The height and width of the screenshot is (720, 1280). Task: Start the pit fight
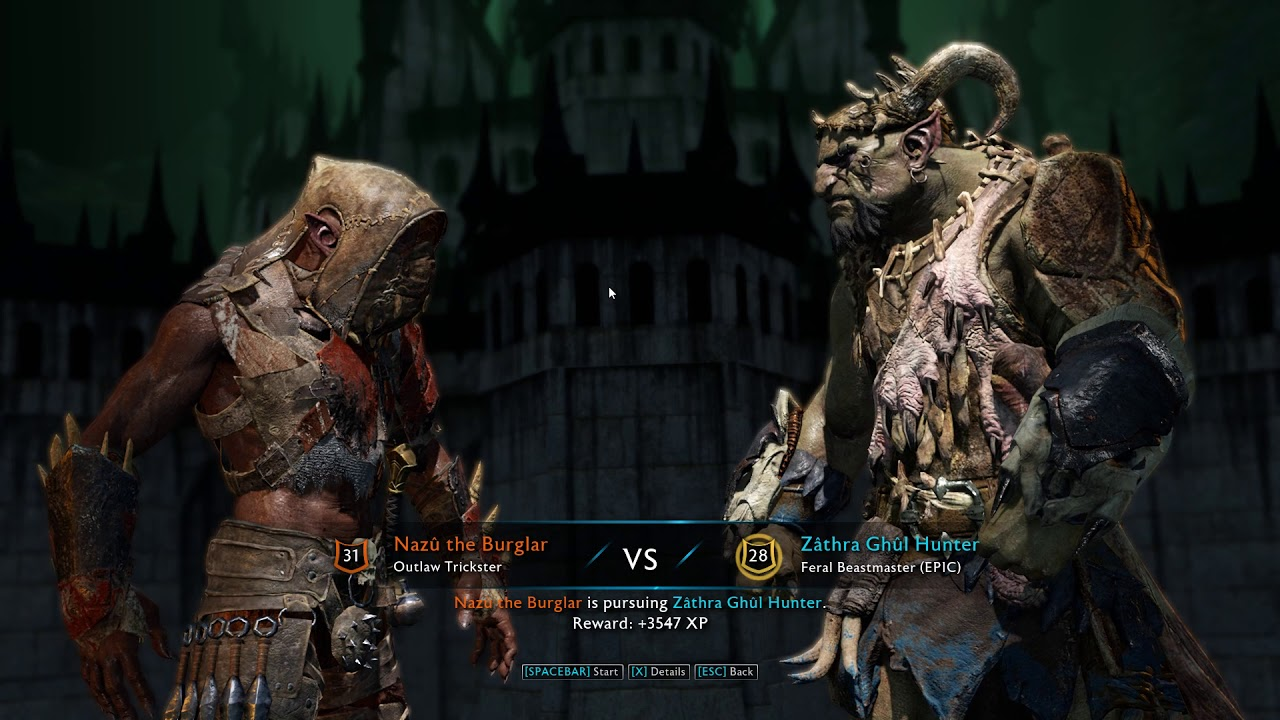pyautogui.click(x=571, y=672)
